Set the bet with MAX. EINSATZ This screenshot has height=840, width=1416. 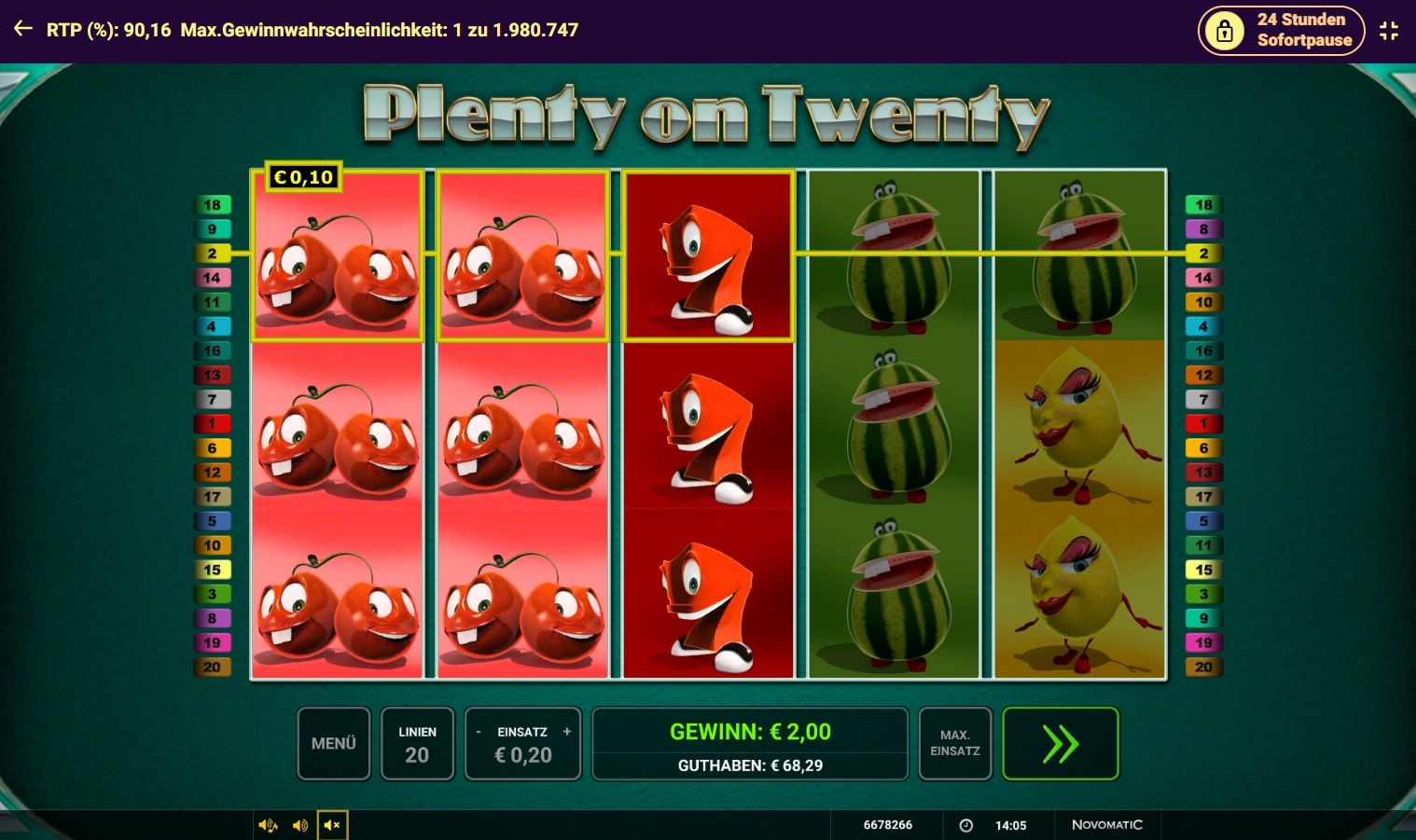[x=954, y=743]
